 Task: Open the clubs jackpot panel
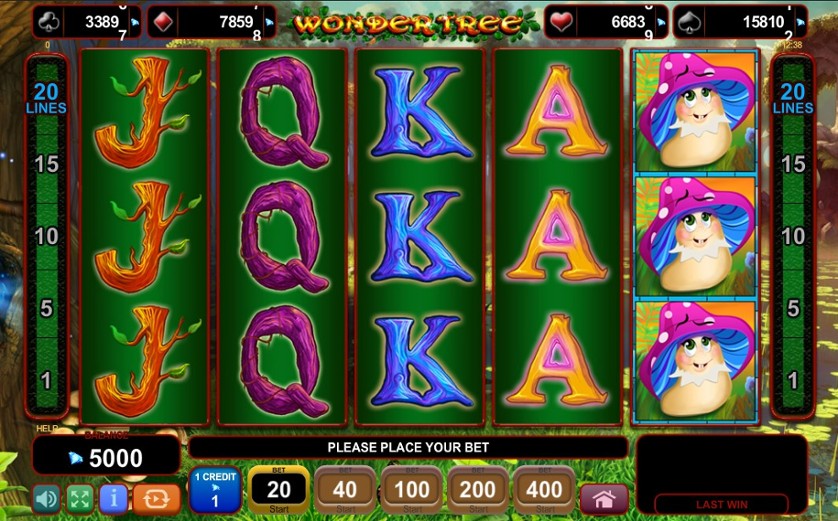point(87,22)
